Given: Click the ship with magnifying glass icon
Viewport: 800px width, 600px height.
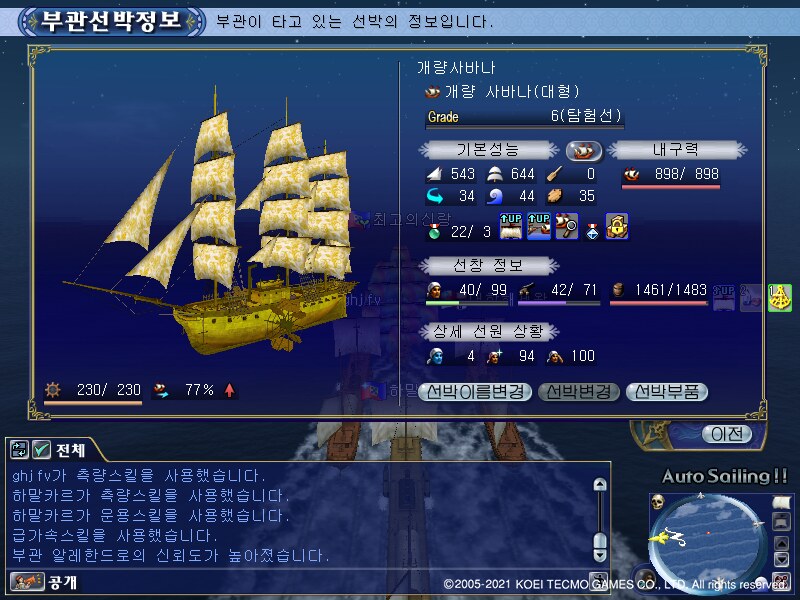Looking at the screenshot, I should [x=567, y=225].
